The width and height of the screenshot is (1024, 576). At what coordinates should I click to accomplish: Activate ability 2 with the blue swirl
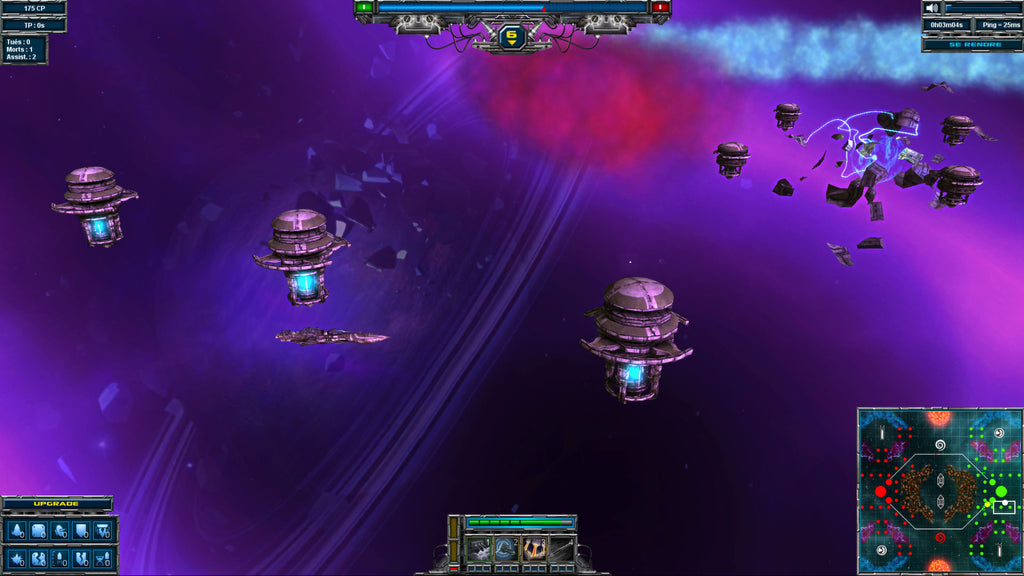click(x=506, y=548)
